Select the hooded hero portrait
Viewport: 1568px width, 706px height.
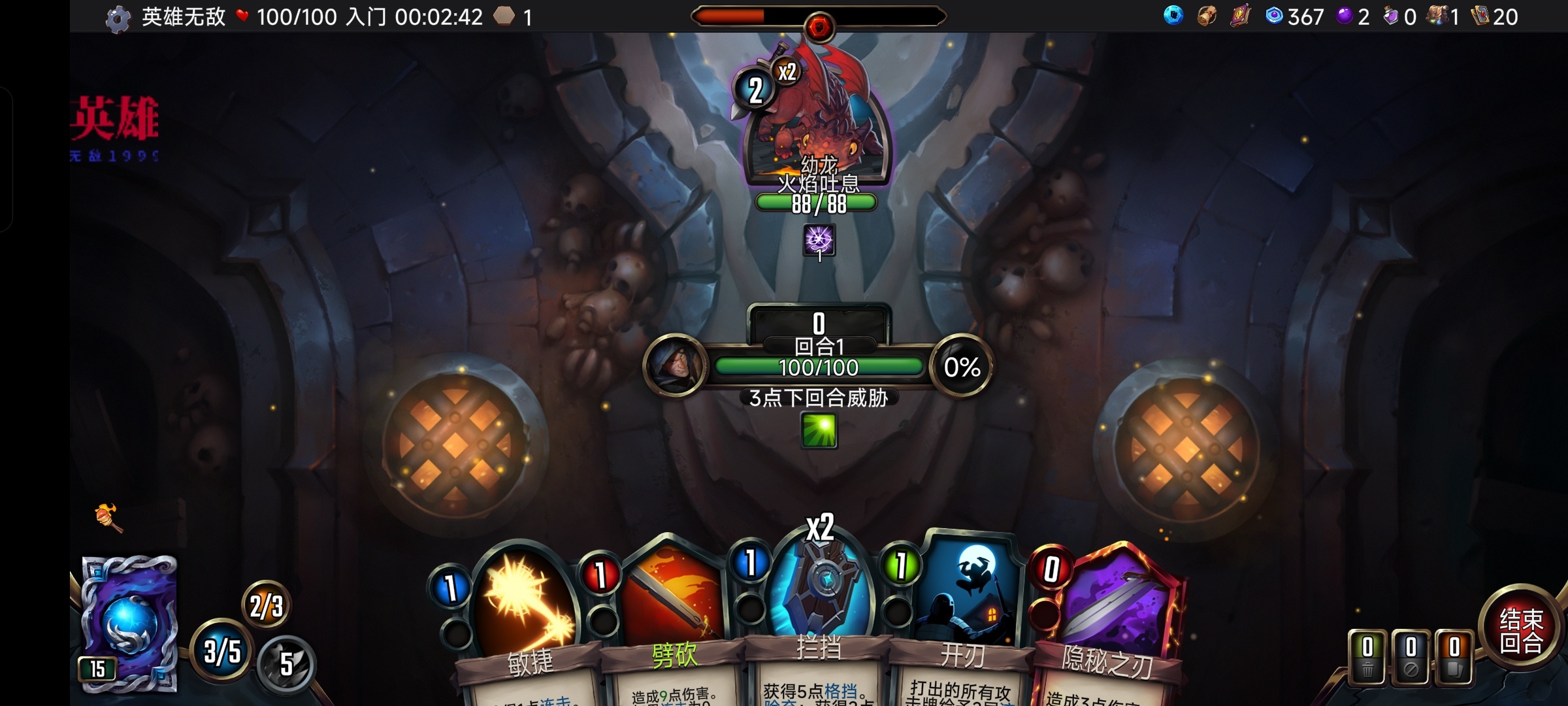click(675, 365)
